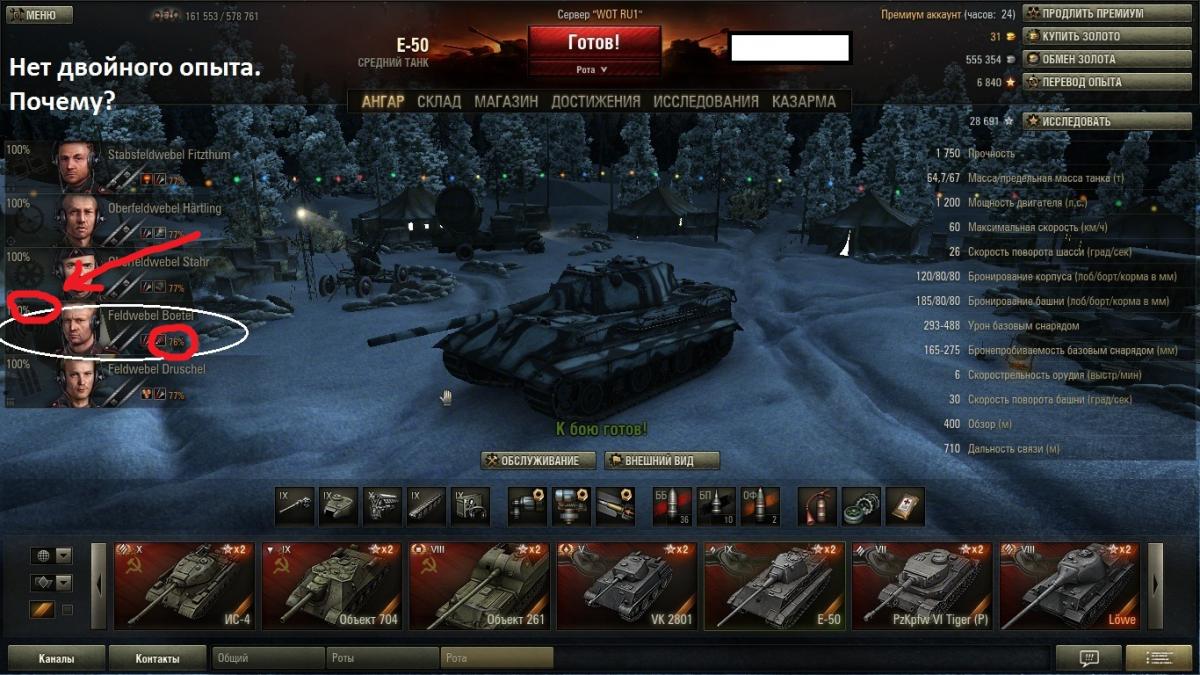Click the red Готов! battle button
The width and height of the screenshot is (1200, 675).
594,43
